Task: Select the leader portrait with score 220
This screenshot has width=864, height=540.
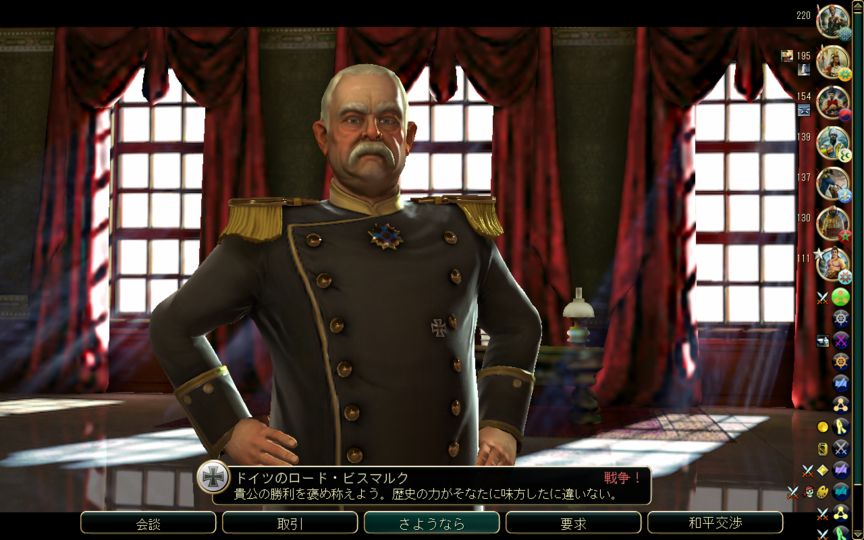Action: [x=832, y=20]
